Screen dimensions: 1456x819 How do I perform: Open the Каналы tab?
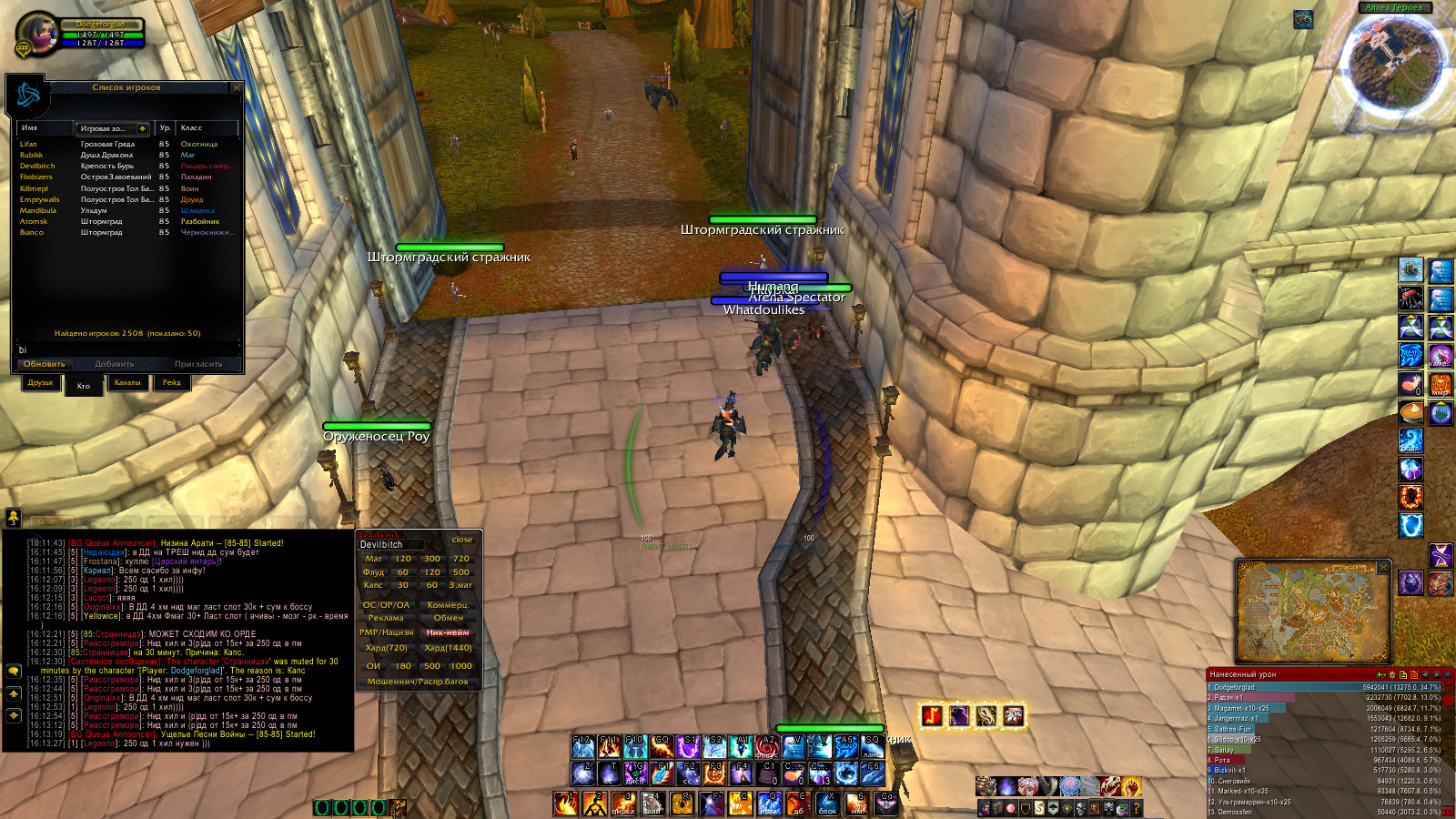click(127, 383)
